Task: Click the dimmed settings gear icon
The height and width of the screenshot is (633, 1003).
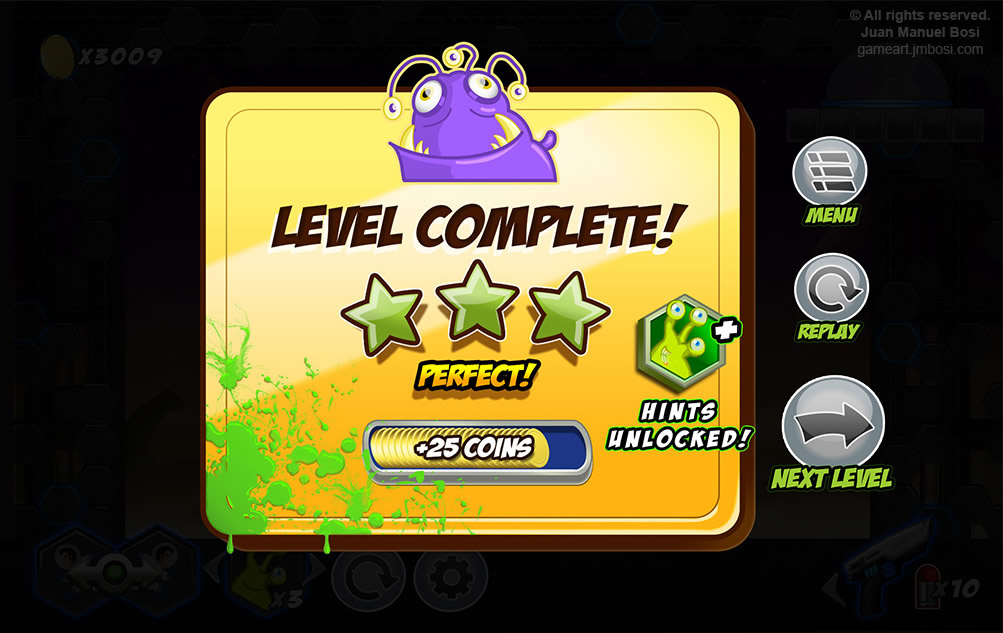Action: pos(450,578)
